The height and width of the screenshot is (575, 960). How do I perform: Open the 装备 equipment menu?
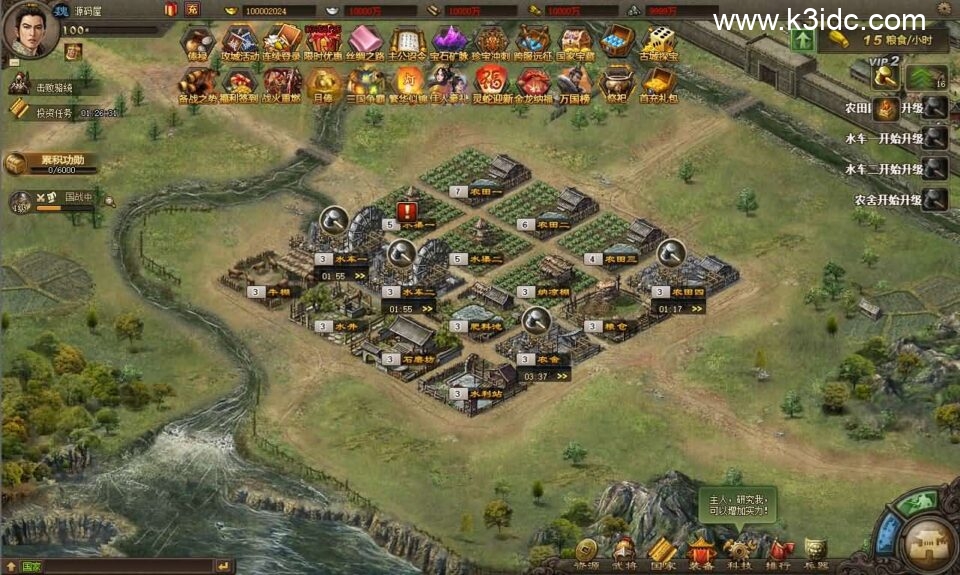pos(701,551)
